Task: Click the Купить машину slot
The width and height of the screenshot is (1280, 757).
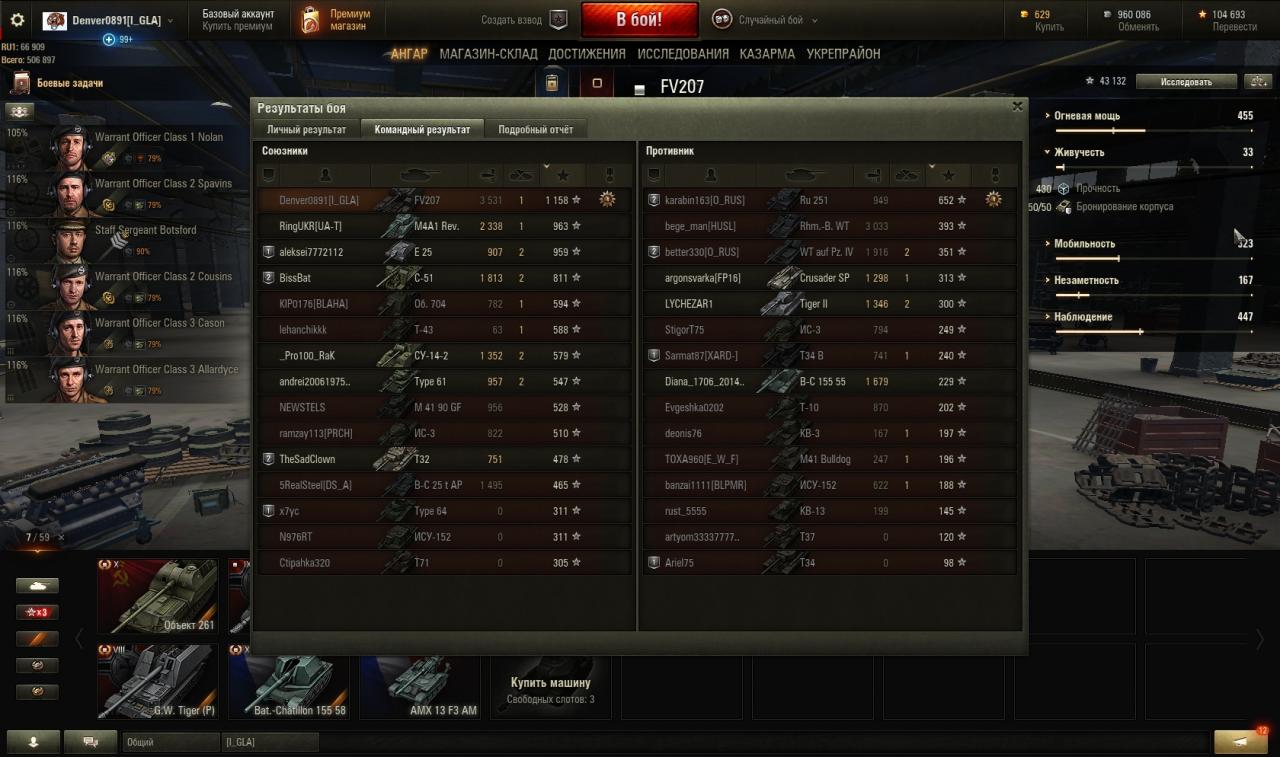Action: coord(550,682)
